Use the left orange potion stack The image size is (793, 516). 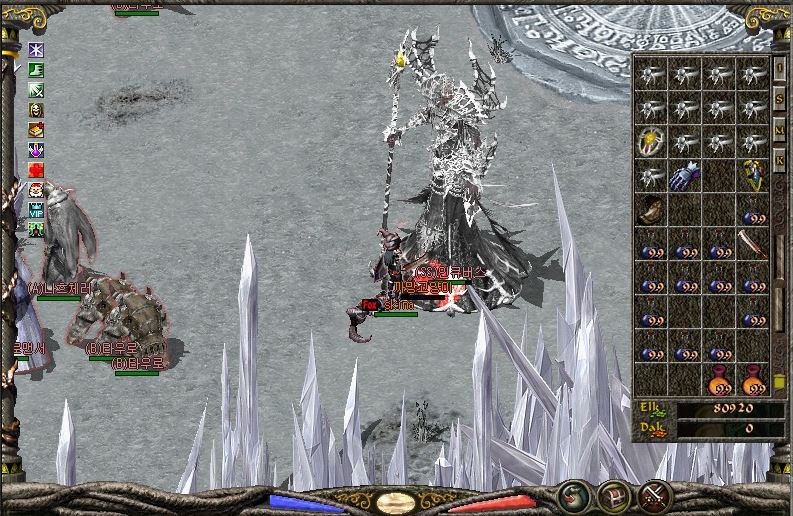coord(718,380)
